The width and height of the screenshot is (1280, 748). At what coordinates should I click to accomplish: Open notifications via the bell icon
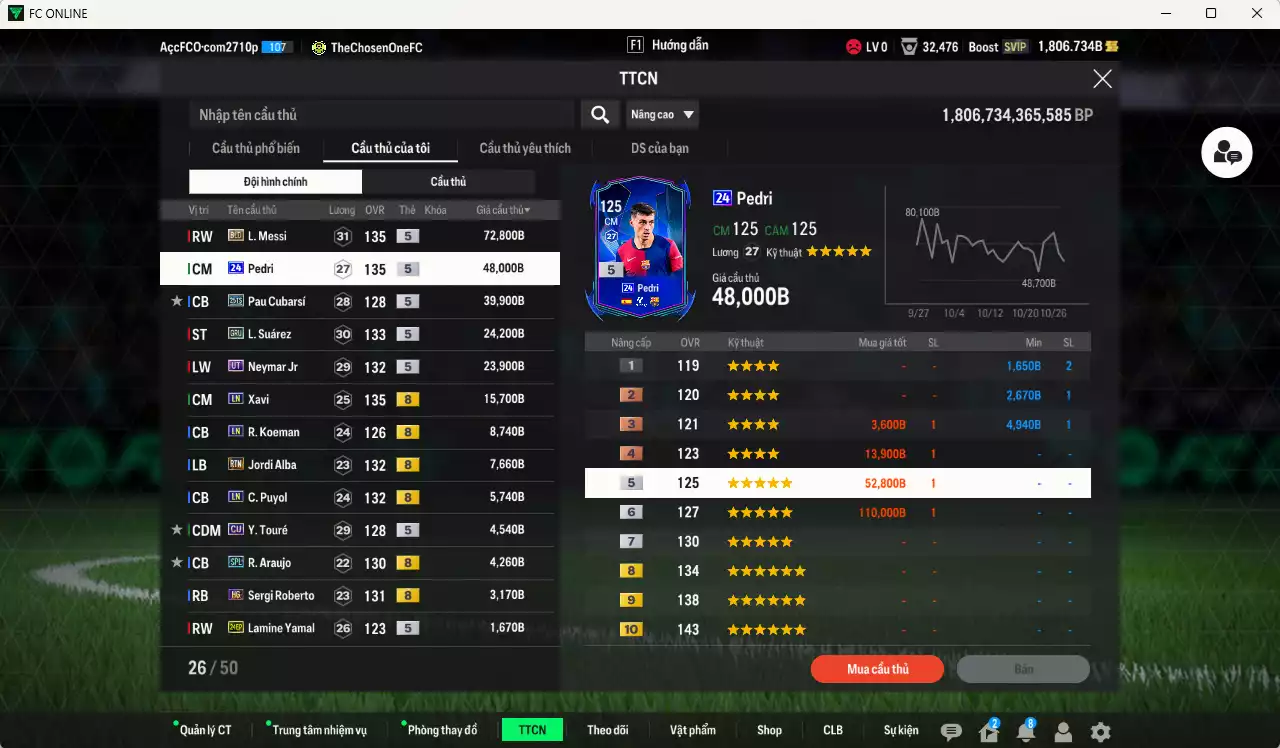(x=1025, y=732)
